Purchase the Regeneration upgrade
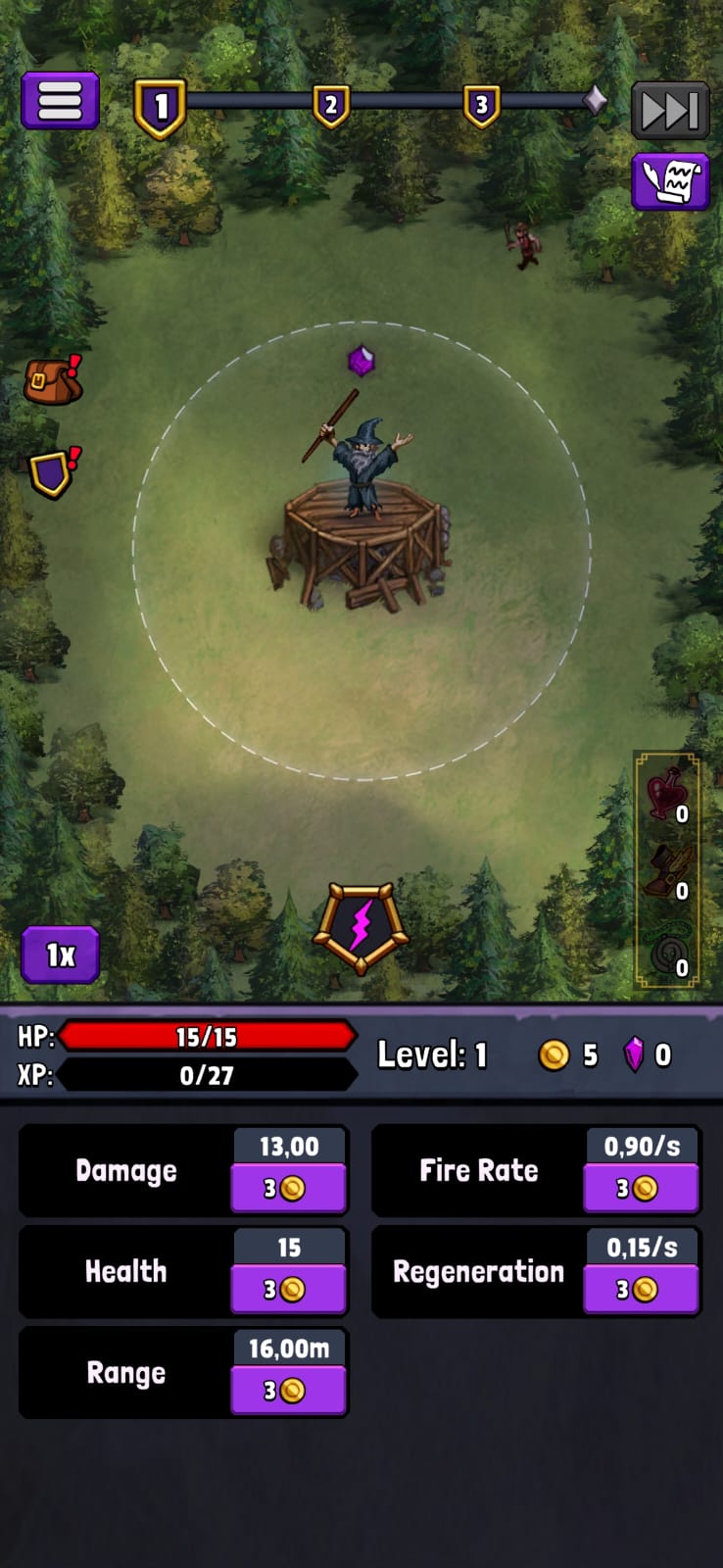Image resolution: width=723 pixels, height=1568 pixels. click(x=641, y=1290)
